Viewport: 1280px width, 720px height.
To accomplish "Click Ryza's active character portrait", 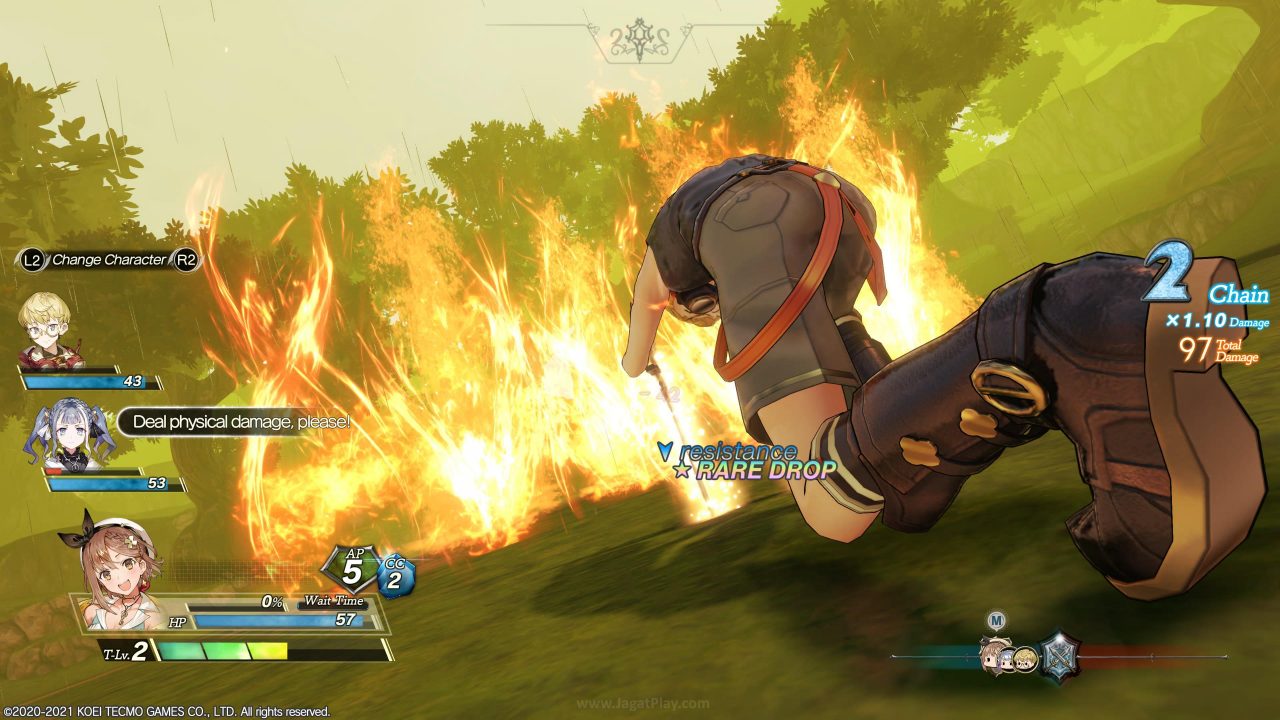I will 114,565.
